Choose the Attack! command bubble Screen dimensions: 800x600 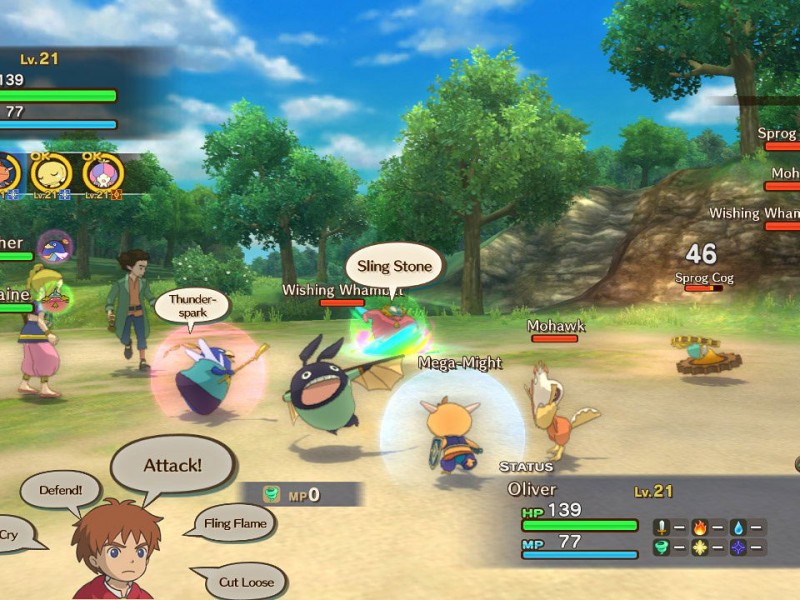pyautogui.click(x=172, y=466)
